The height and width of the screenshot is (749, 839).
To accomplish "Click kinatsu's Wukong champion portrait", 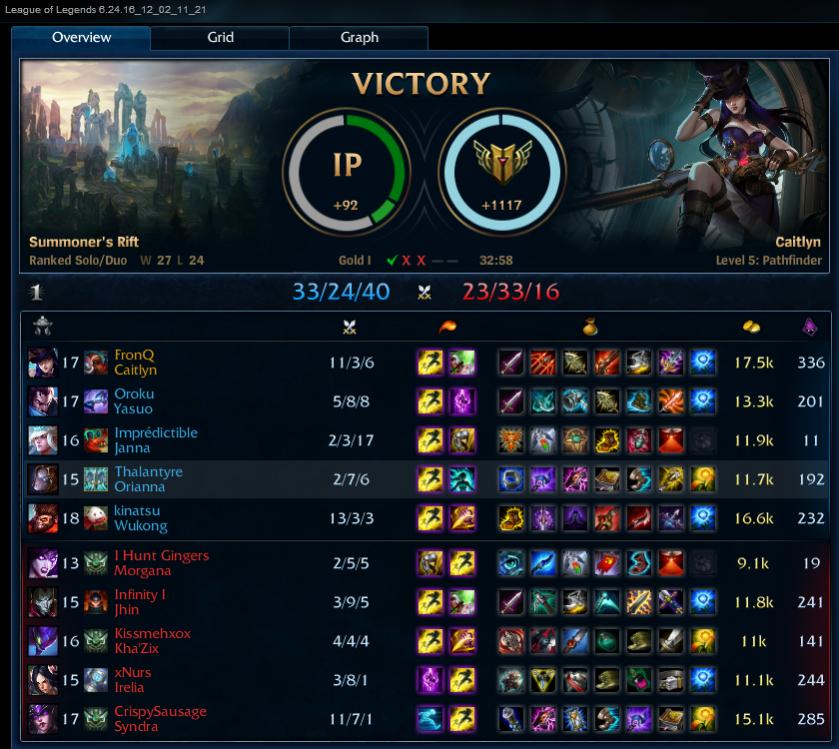I will [x=43, y=518].
